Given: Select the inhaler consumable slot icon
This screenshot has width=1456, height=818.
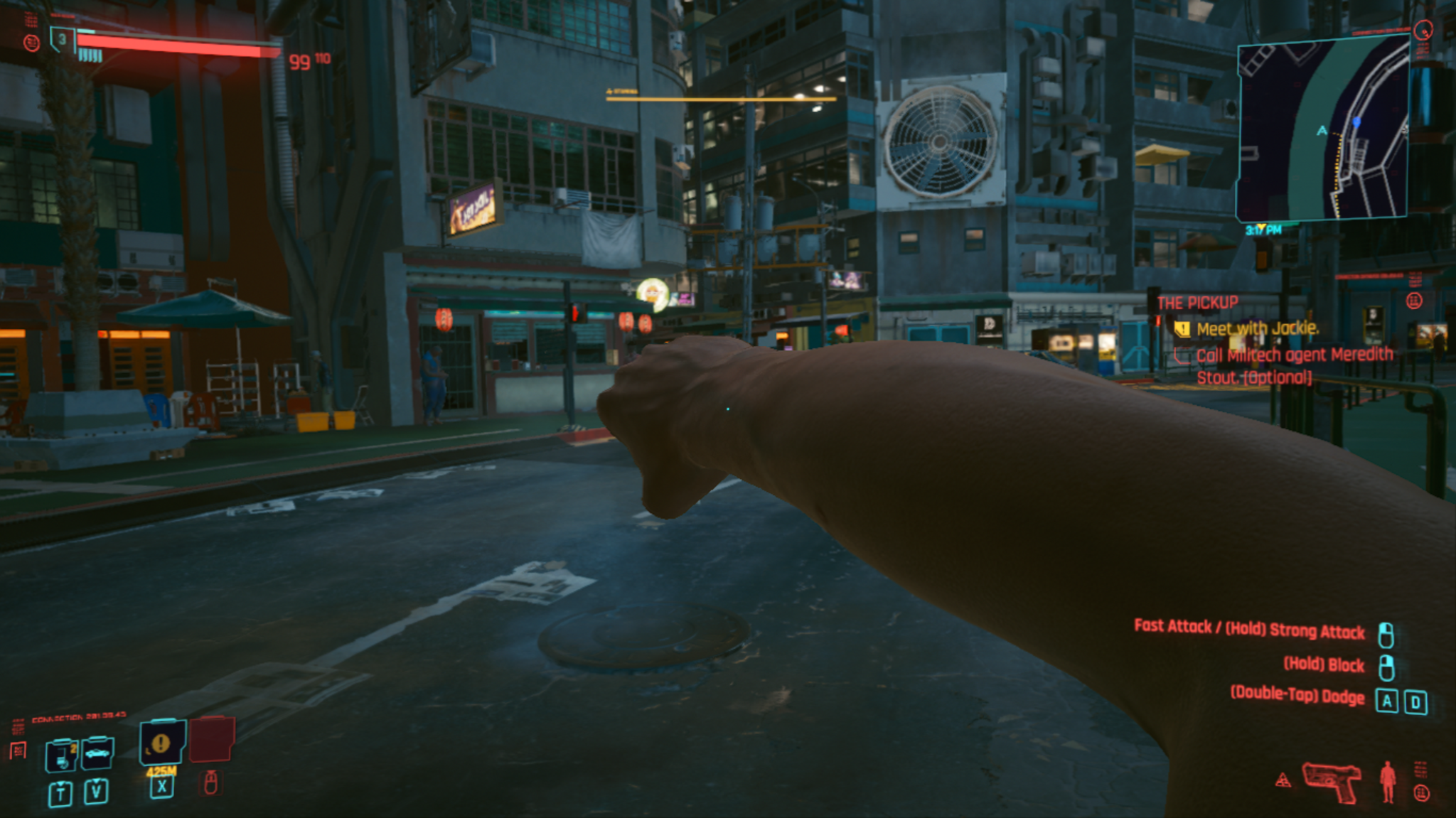Looking at the screenshot, I should 61,755.
